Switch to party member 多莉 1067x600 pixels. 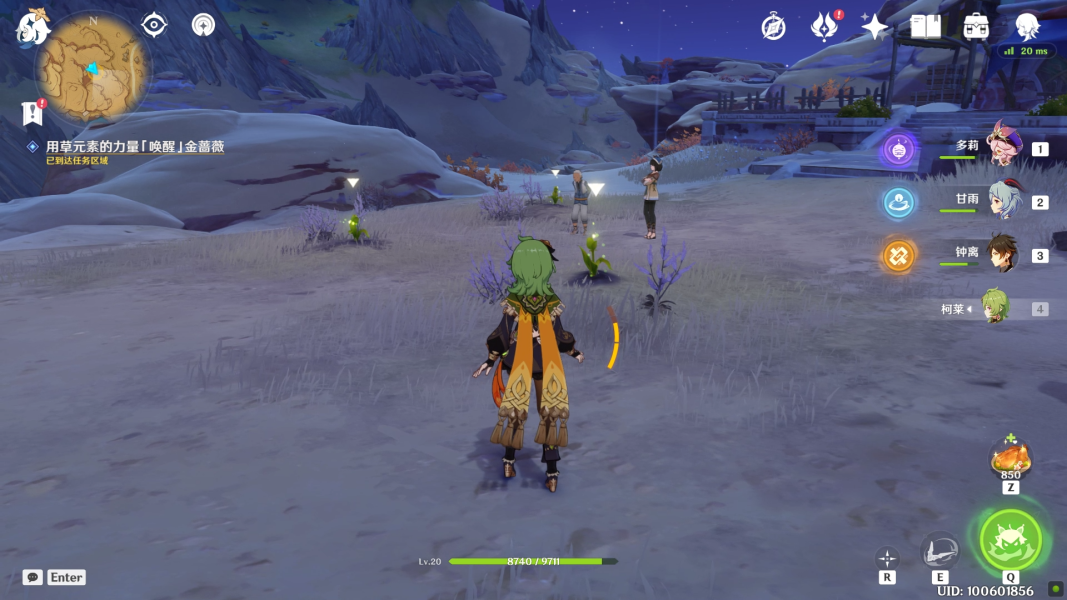tap(1004, 147)
